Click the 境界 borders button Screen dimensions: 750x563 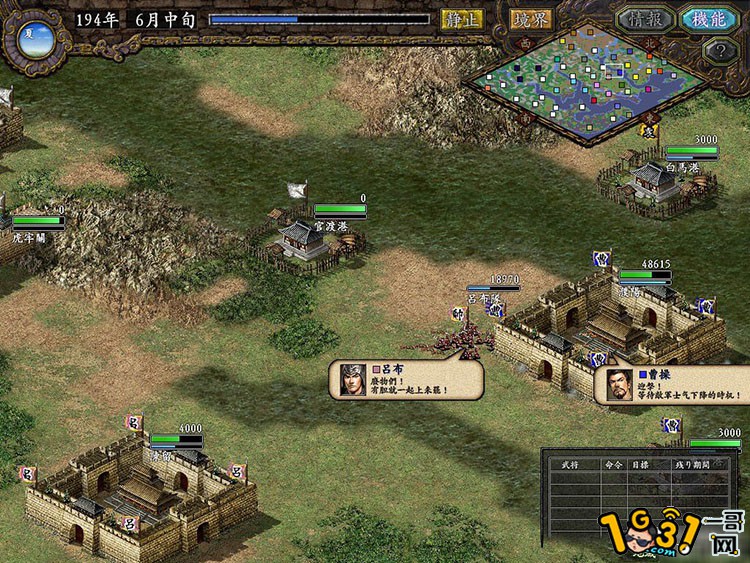coord(532,19)
